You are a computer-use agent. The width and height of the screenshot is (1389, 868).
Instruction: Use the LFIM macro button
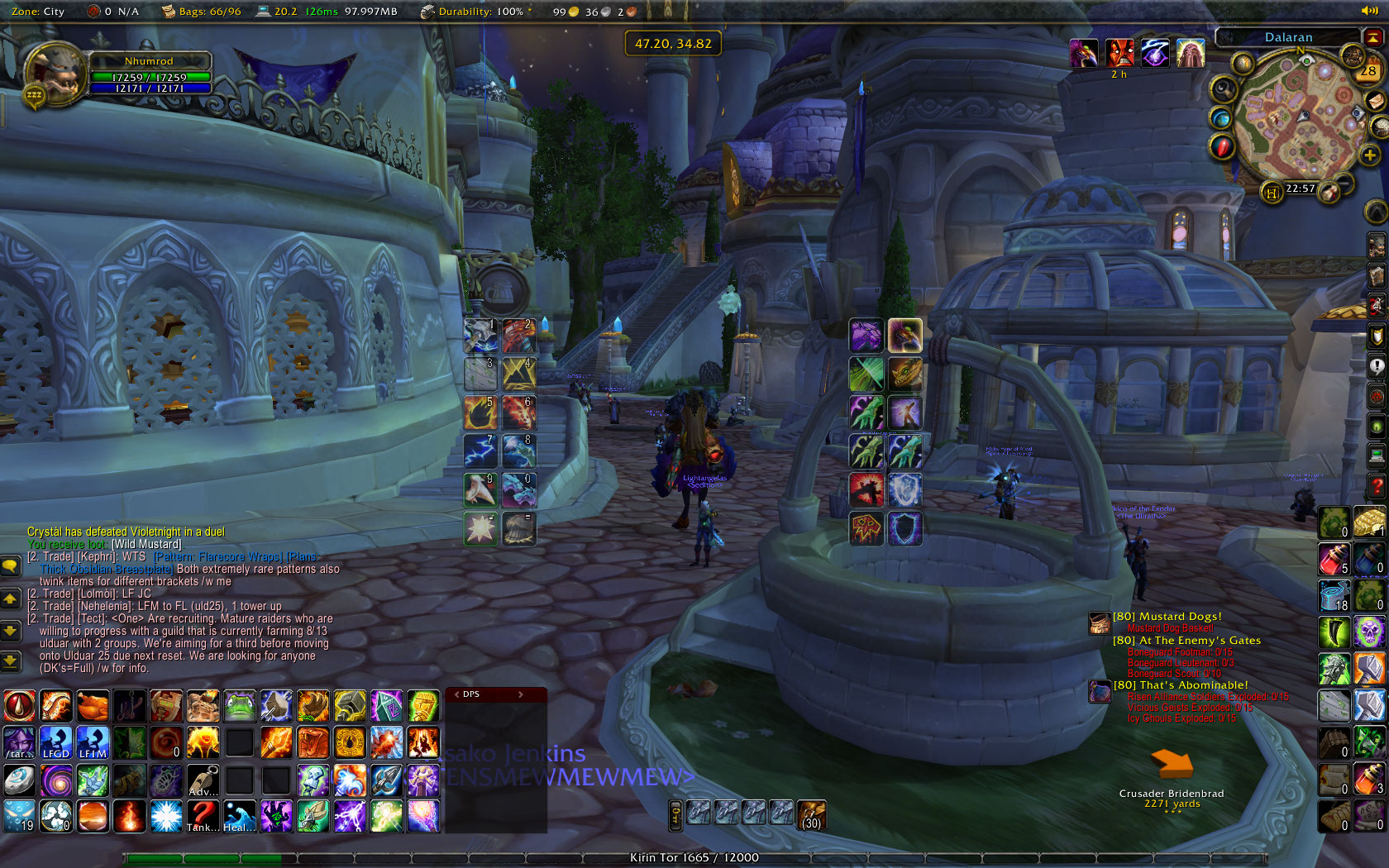pyautogui.click(x=93, y=742)
